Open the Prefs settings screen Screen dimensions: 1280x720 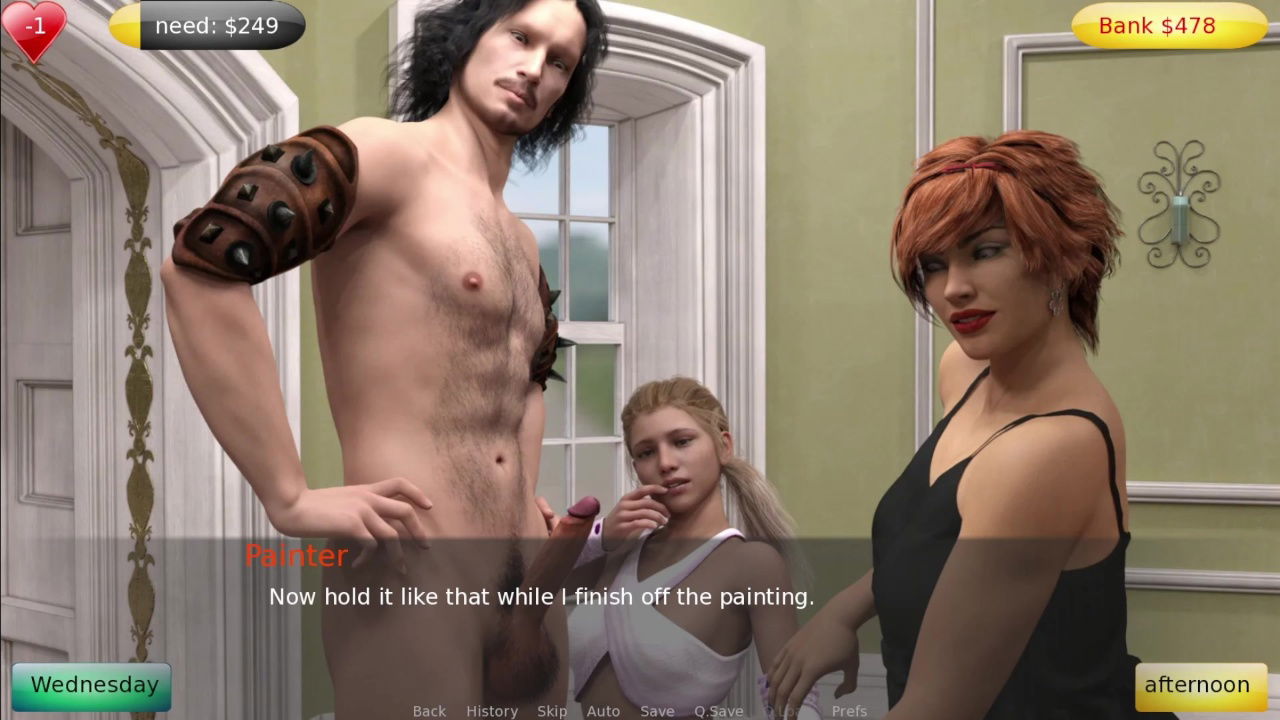point(851,711)
